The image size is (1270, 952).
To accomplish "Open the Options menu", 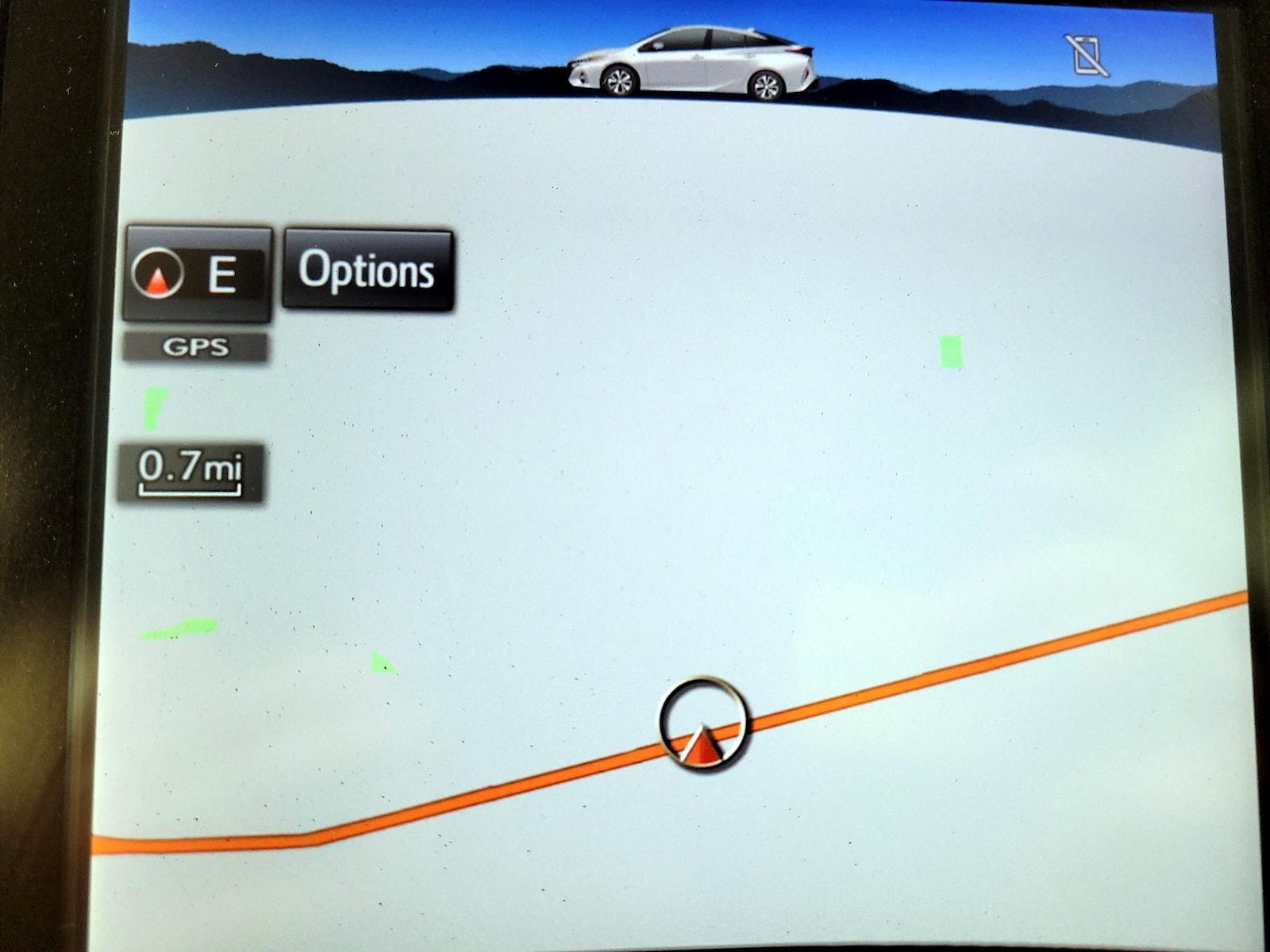I will [368, 270].
